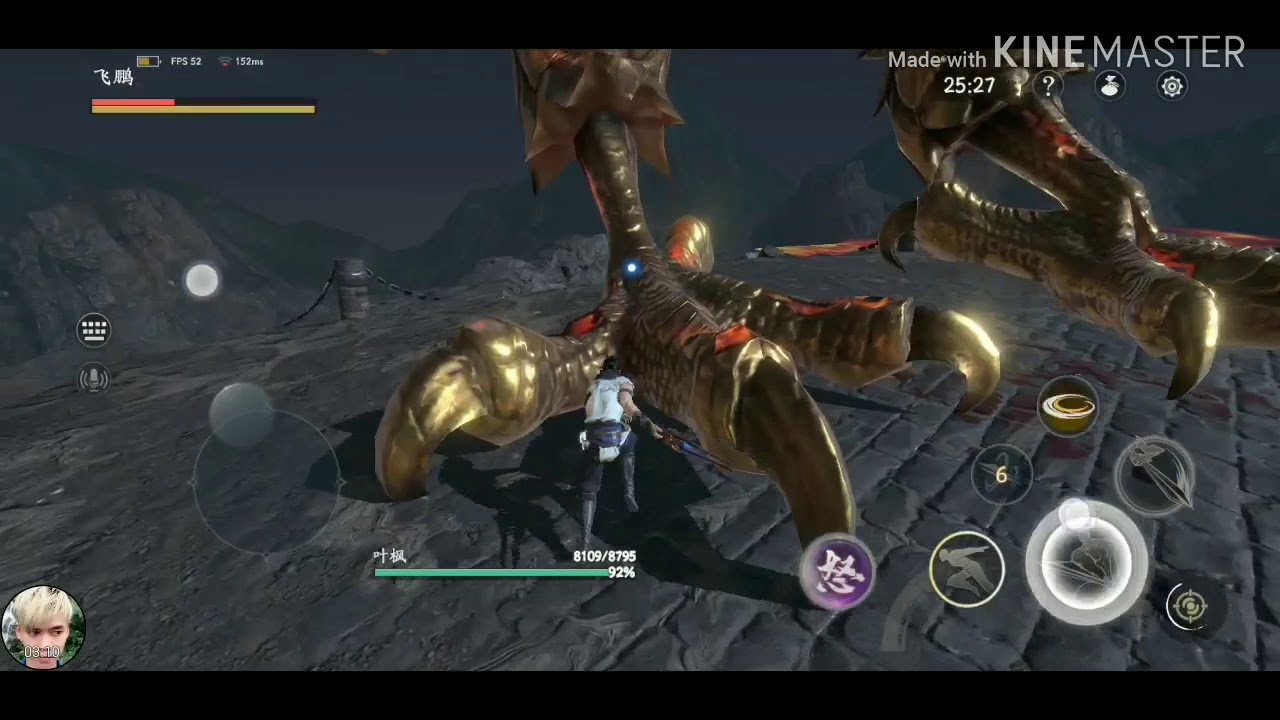Tap the virtual movement joystick
This screenshot has width=1280, height=720.
coord(264,482)
